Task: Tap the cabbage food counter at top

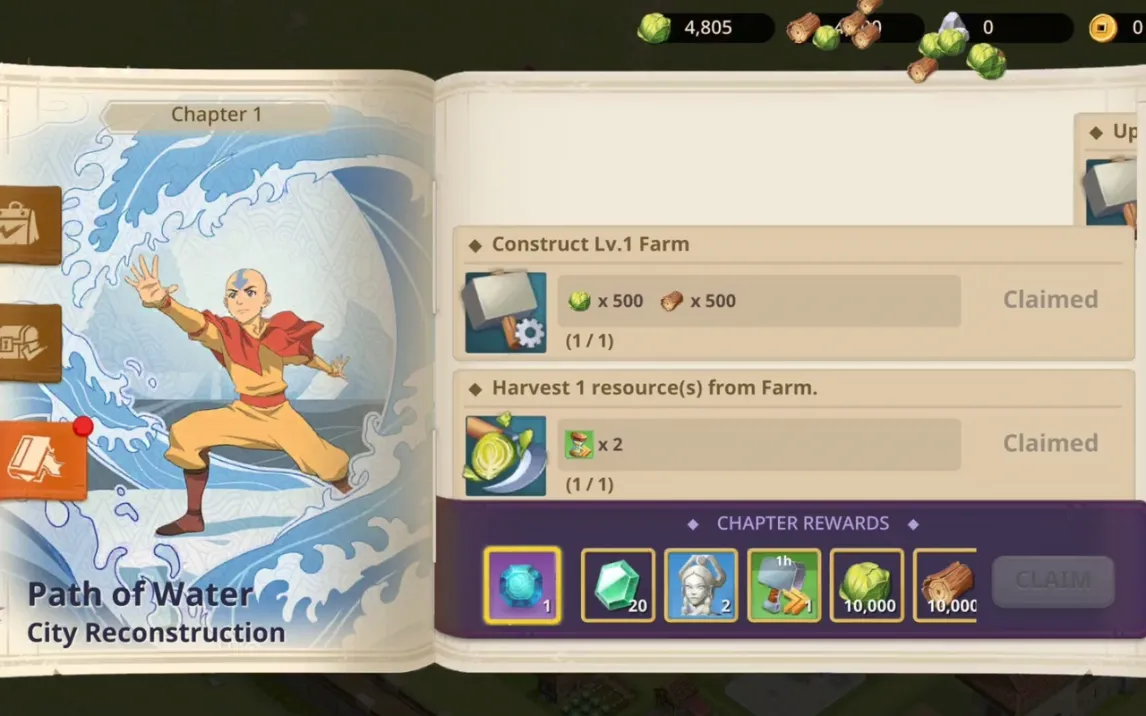Action: 705,28
